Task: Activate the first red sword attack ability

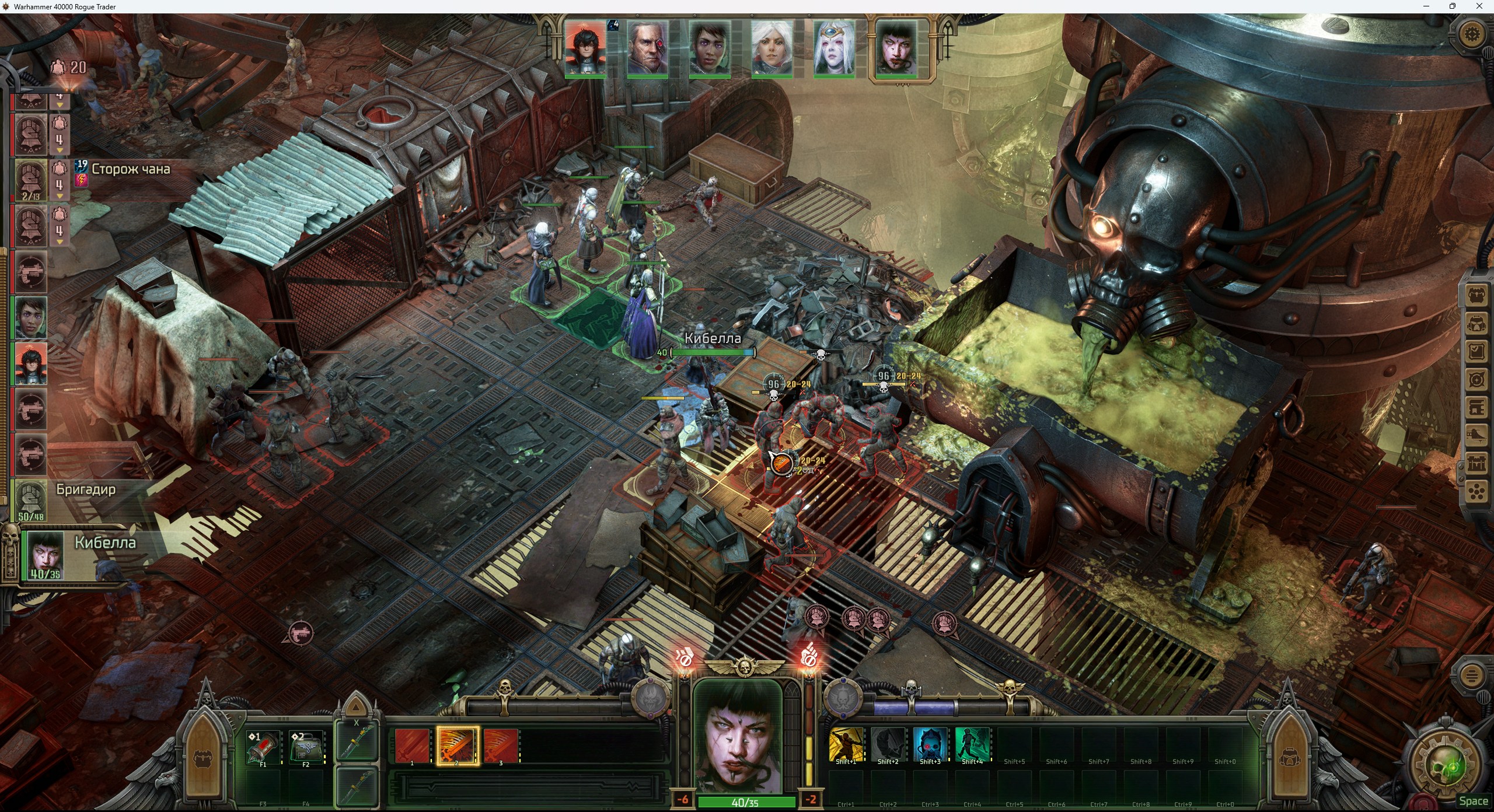Action: coord(412,746)
